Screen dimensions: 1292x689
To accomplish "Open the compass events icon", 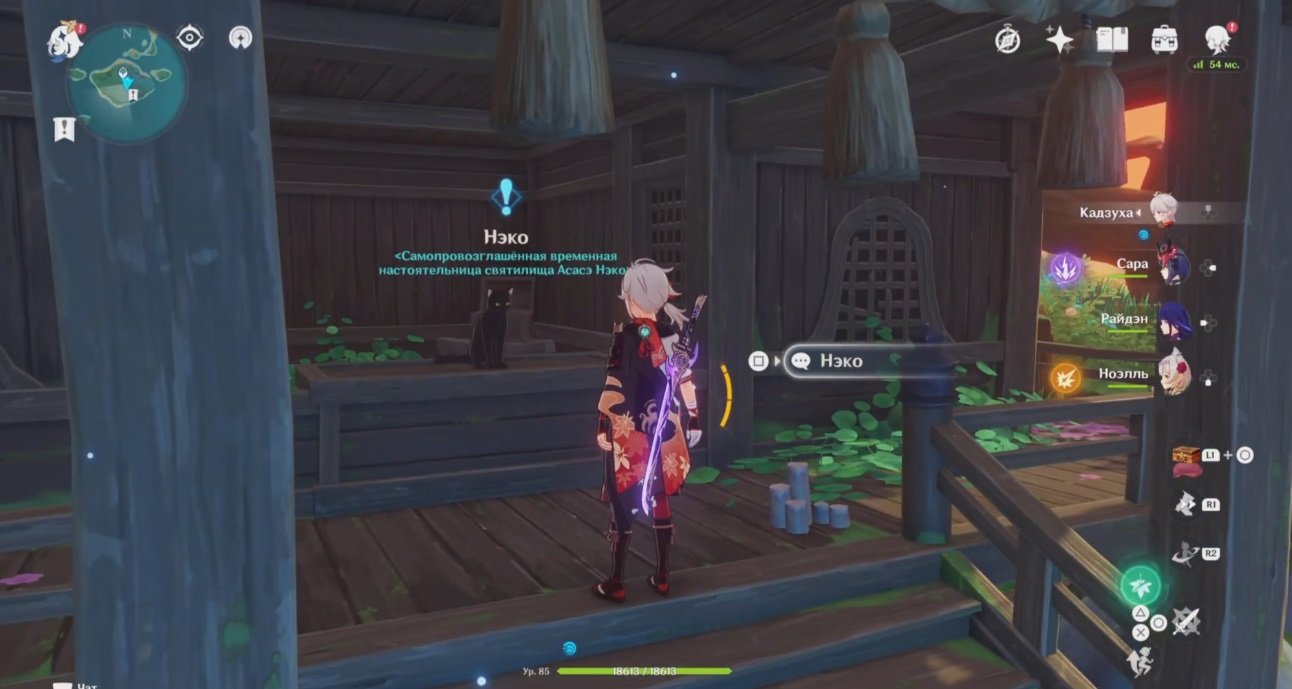I will click(x=1008, y=39).
